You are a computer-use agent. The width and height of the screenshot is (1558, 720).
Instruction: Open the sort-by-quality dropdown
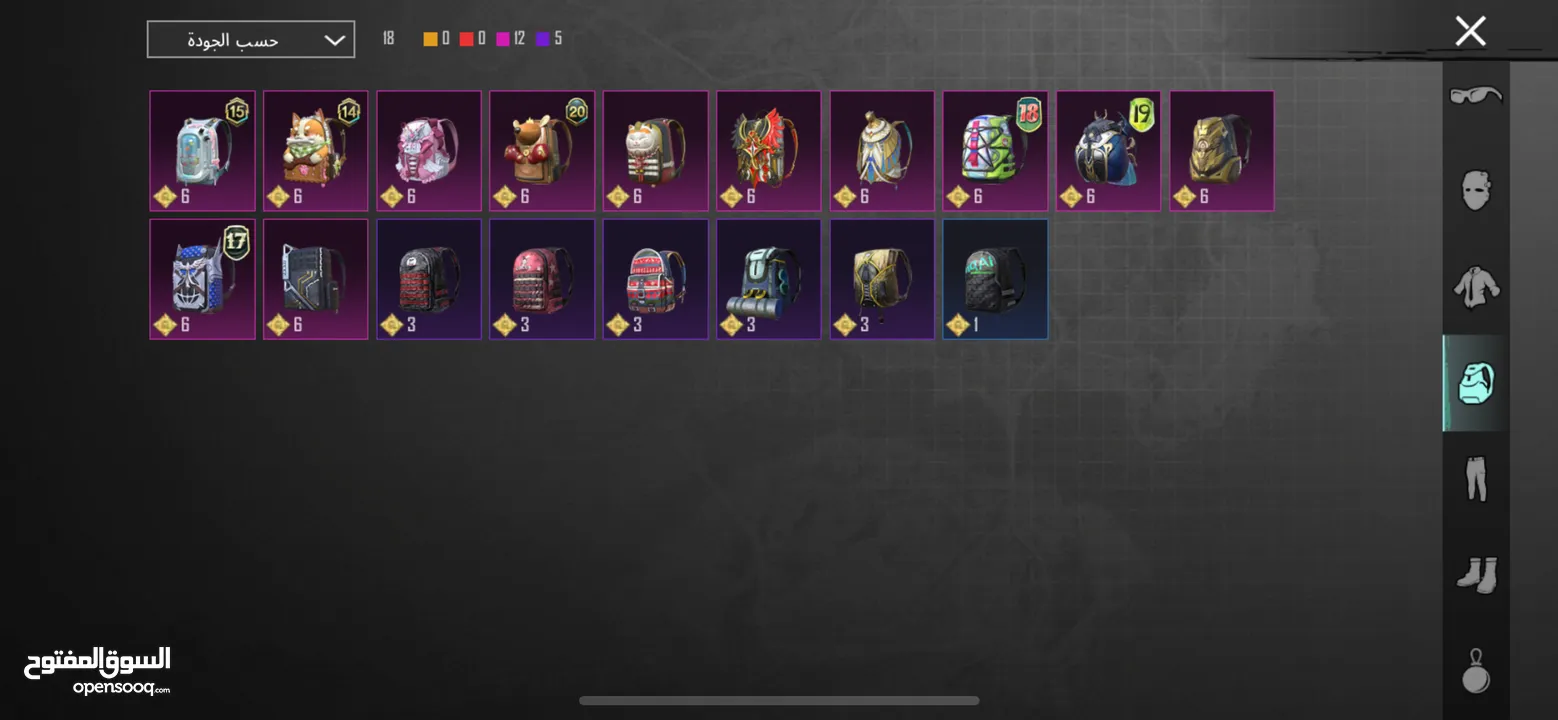(251, 40)
